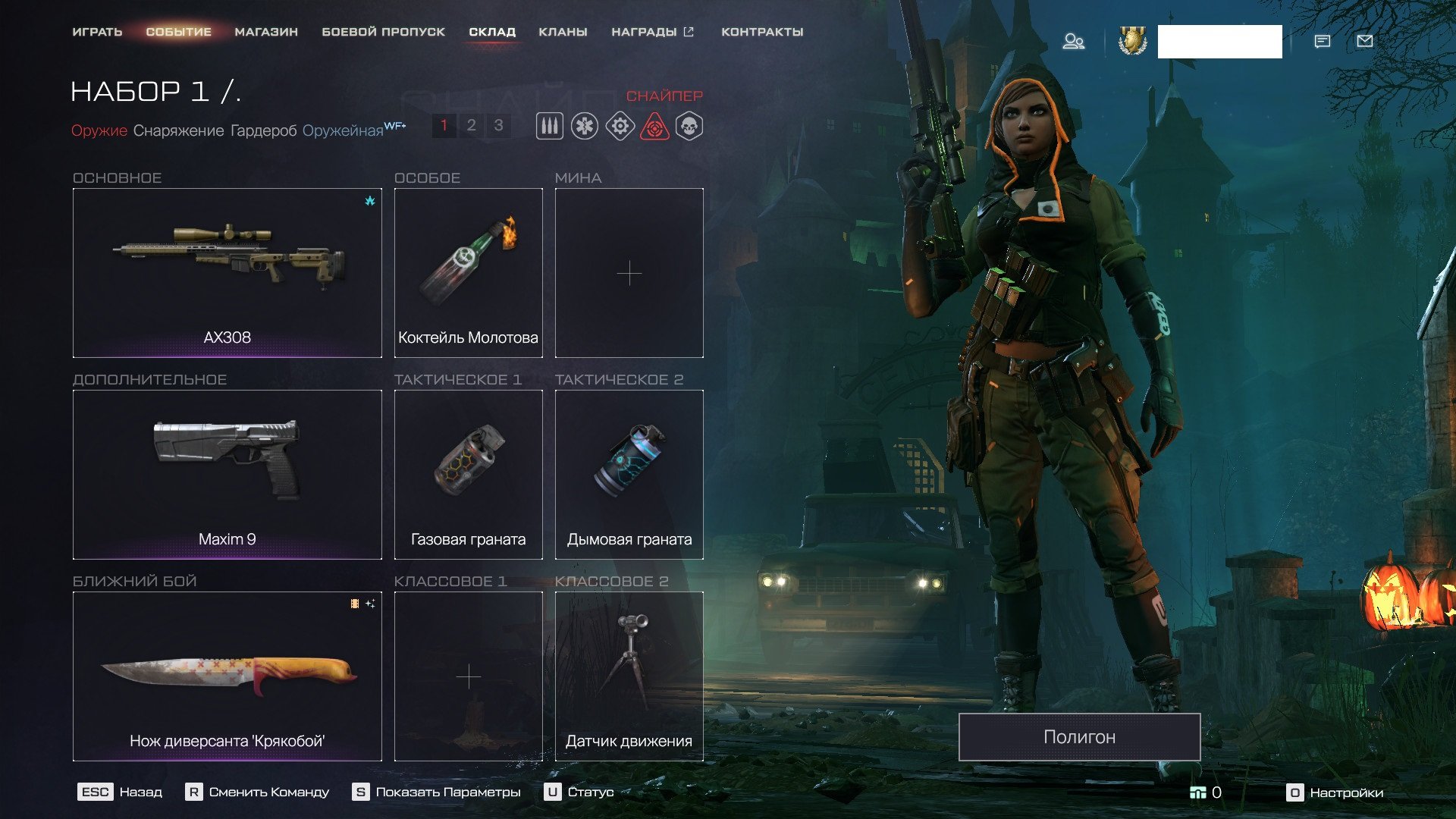Open the ИГРАТЬ menu
The height and width of the screenshot is (819, 1456).
tap(97, 32)
